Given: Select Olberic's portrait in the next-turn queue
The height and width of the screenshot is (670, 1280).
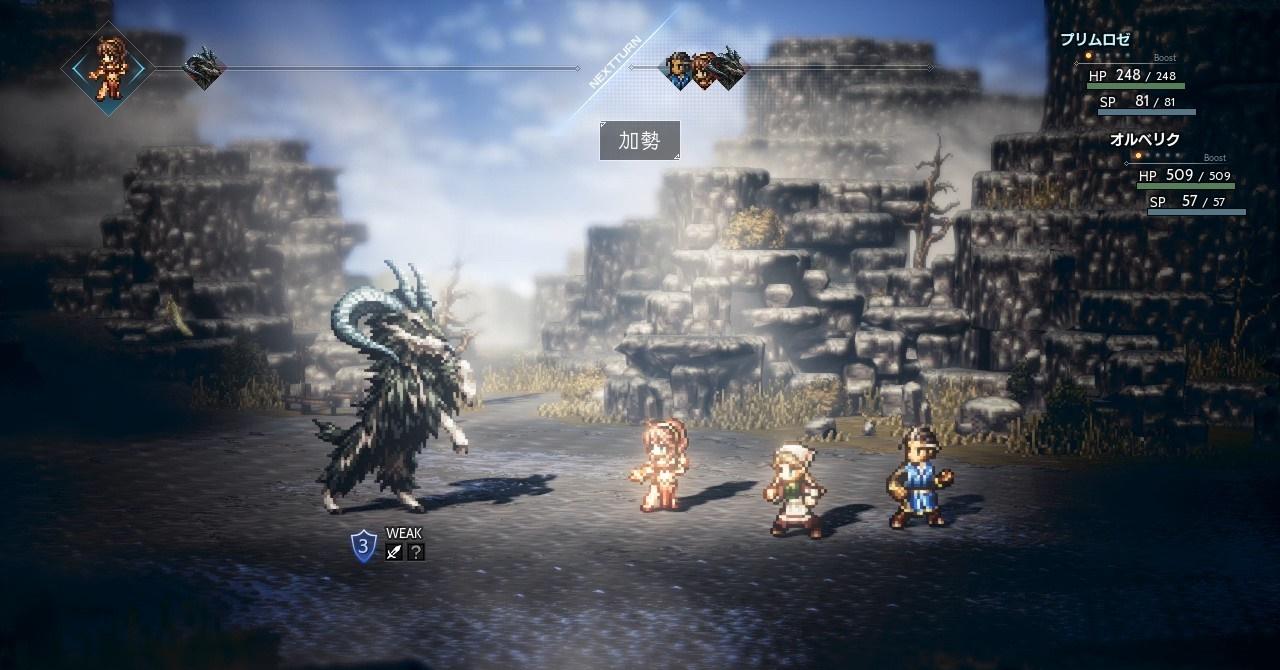Looking at the screenshot, I should [680, 69].
